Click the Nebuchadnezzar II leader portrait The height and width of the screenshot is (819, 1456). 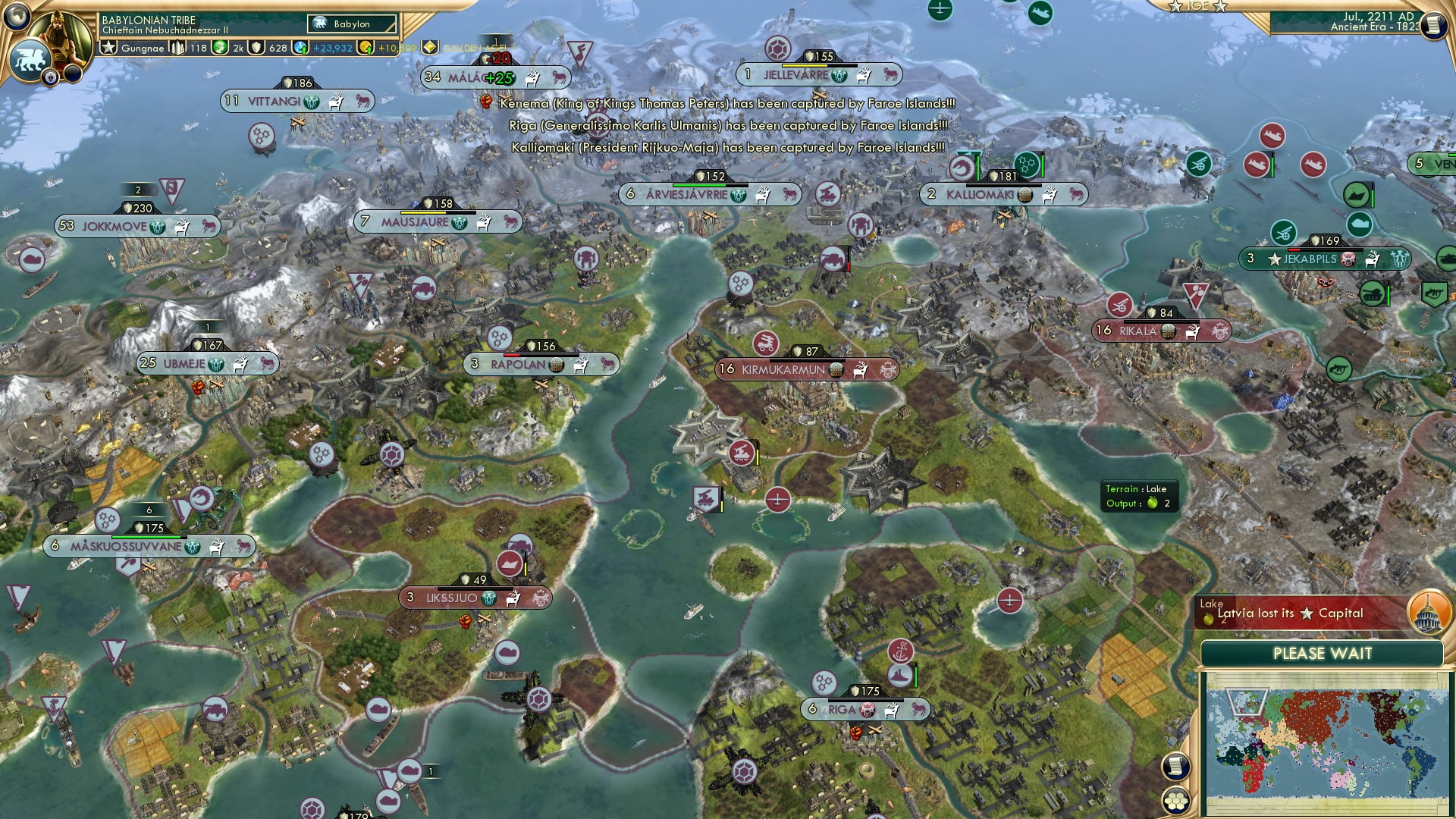pos(62,33)
